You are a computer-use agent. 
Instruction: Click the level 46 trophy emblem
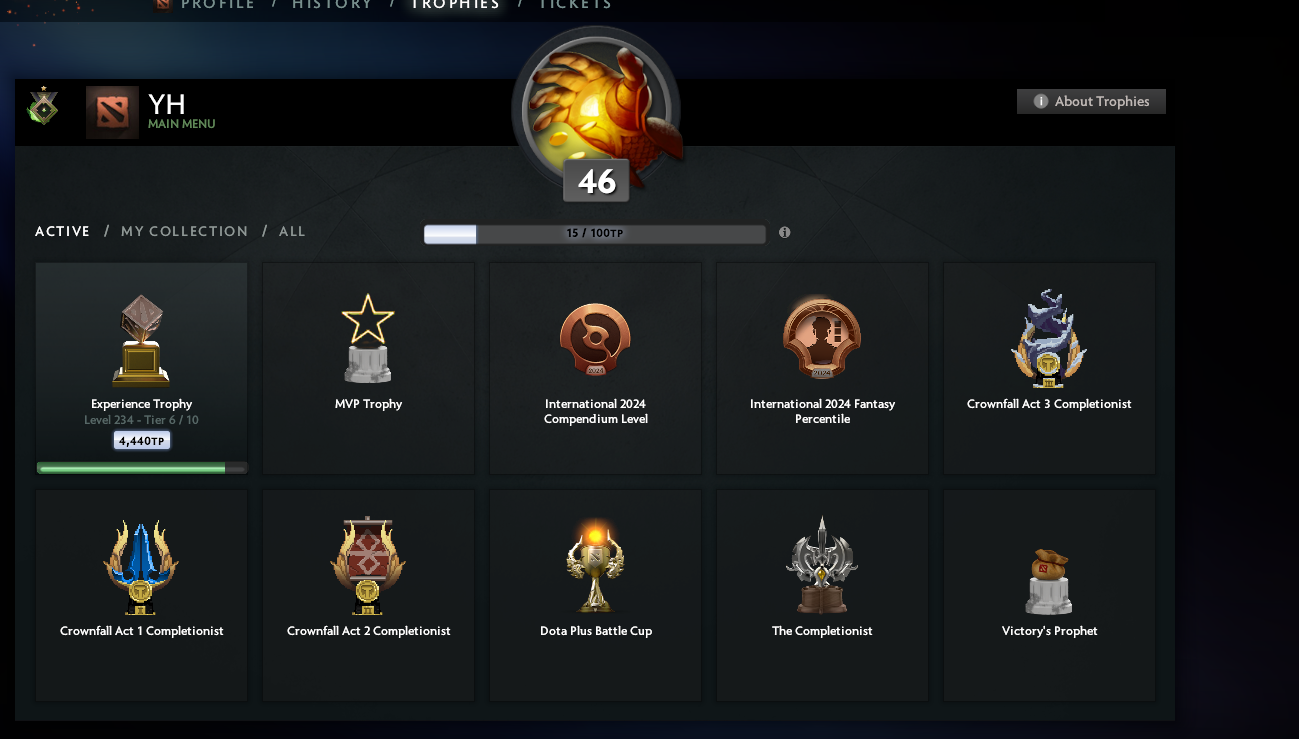pos(596,110)
